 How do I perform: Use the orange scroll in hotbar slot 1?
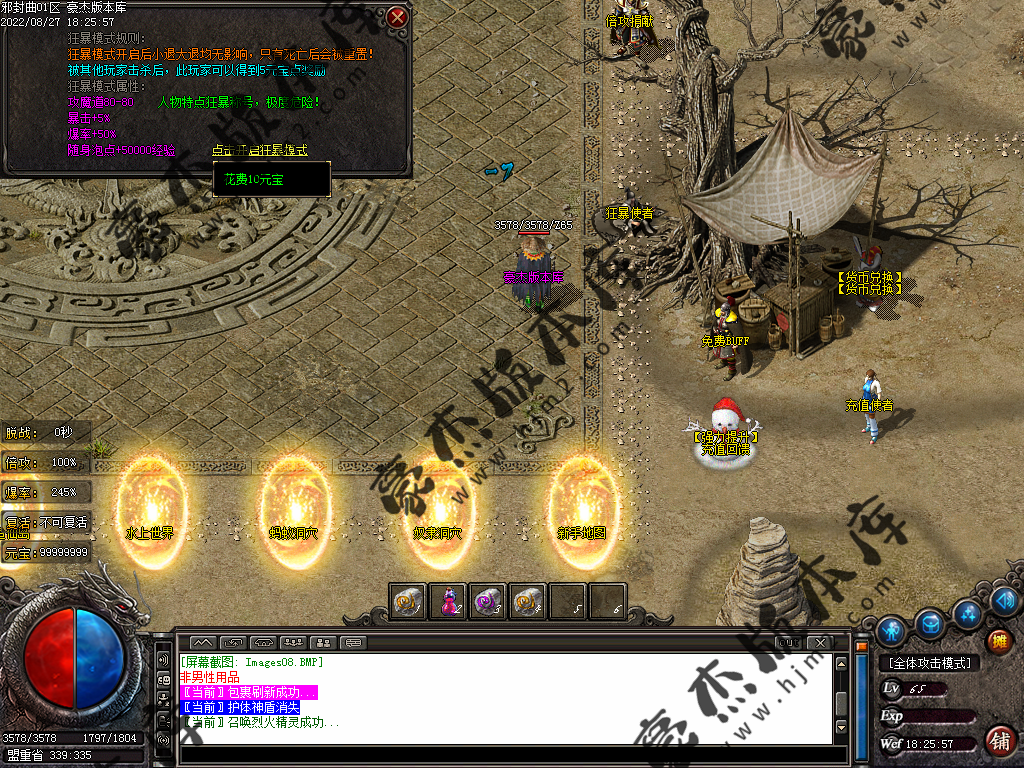(408, 601)
